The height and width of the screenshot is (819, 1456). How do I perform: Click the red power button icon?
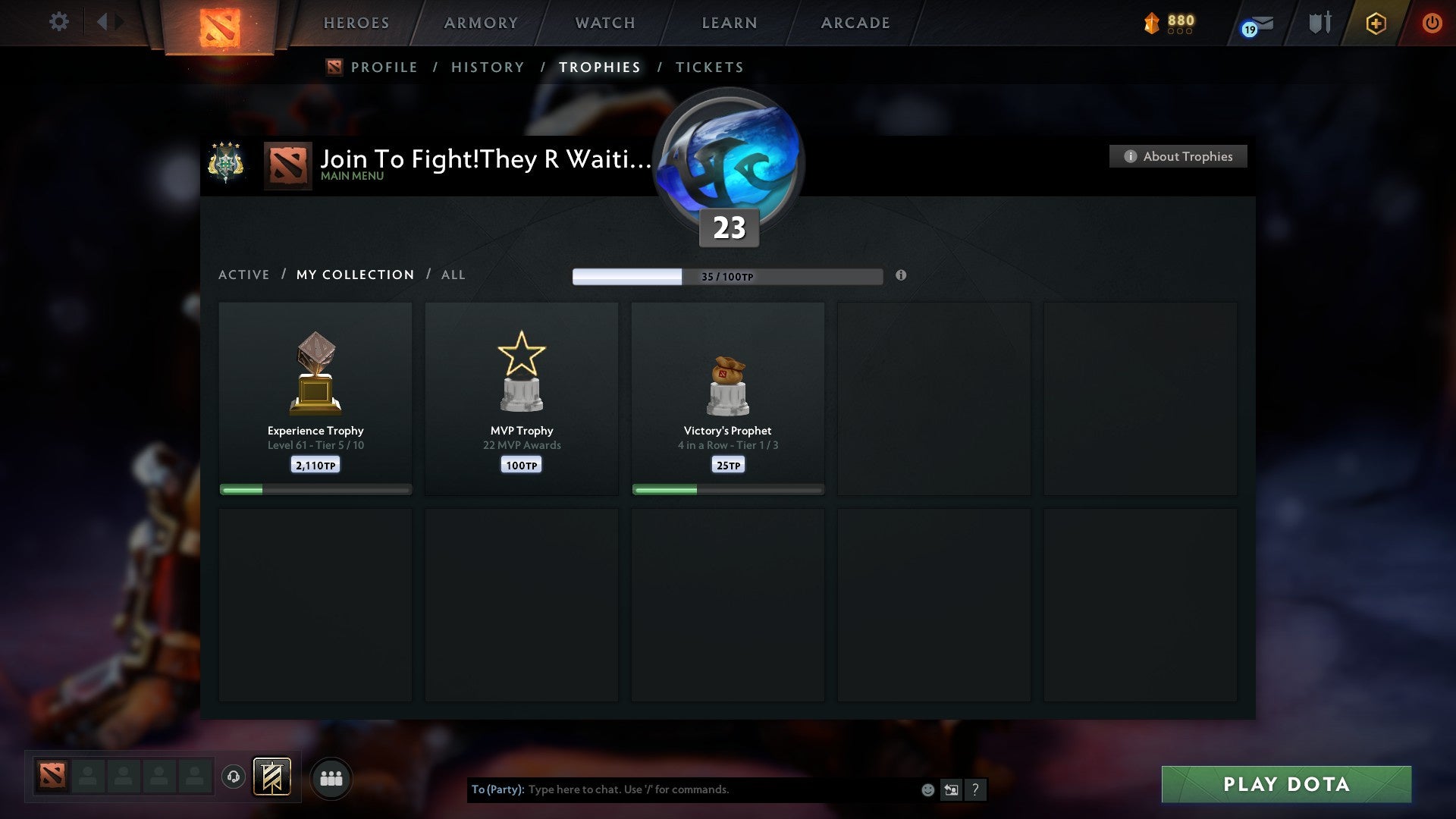(1432, 23)
